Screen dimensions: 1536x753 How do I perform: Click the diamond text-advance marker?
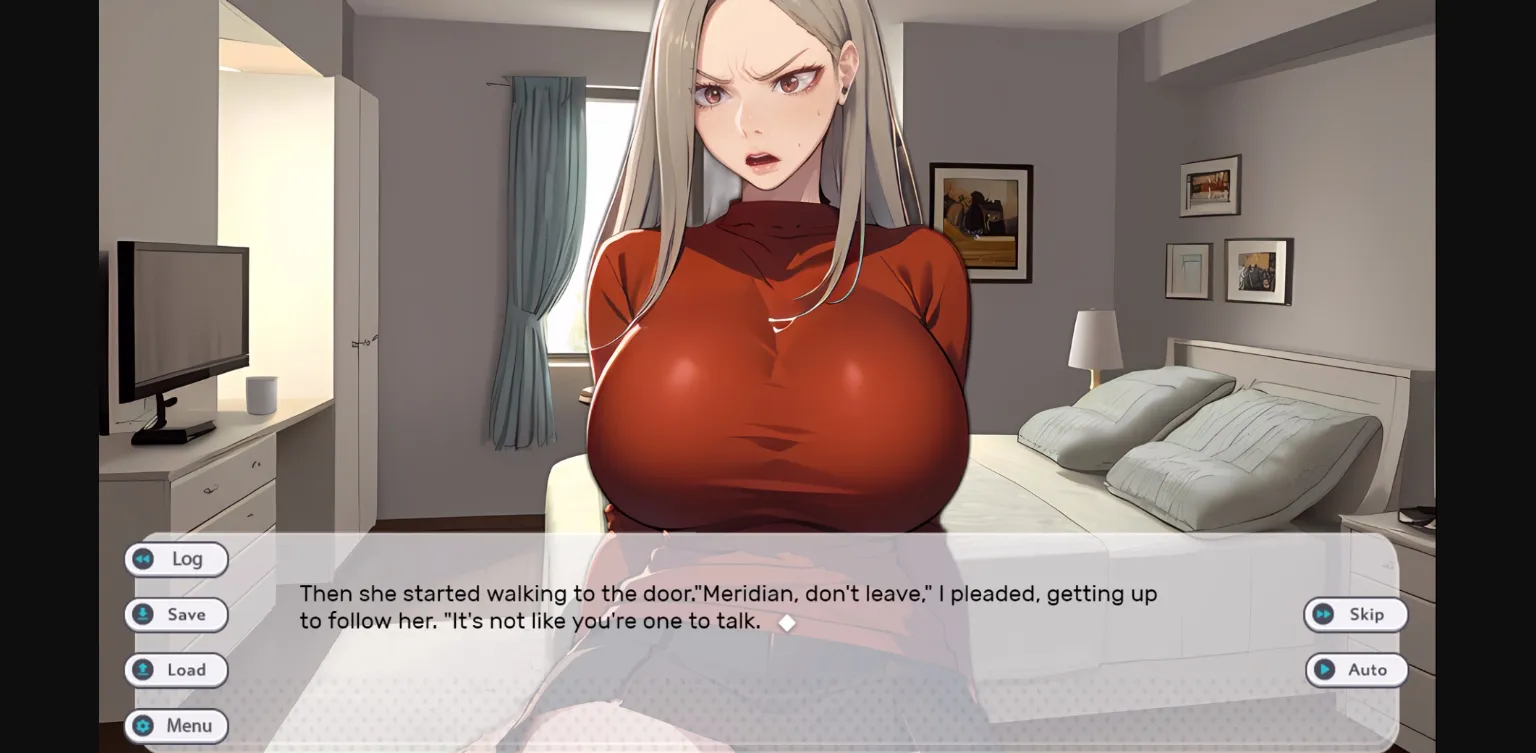[x=787, y=622]
